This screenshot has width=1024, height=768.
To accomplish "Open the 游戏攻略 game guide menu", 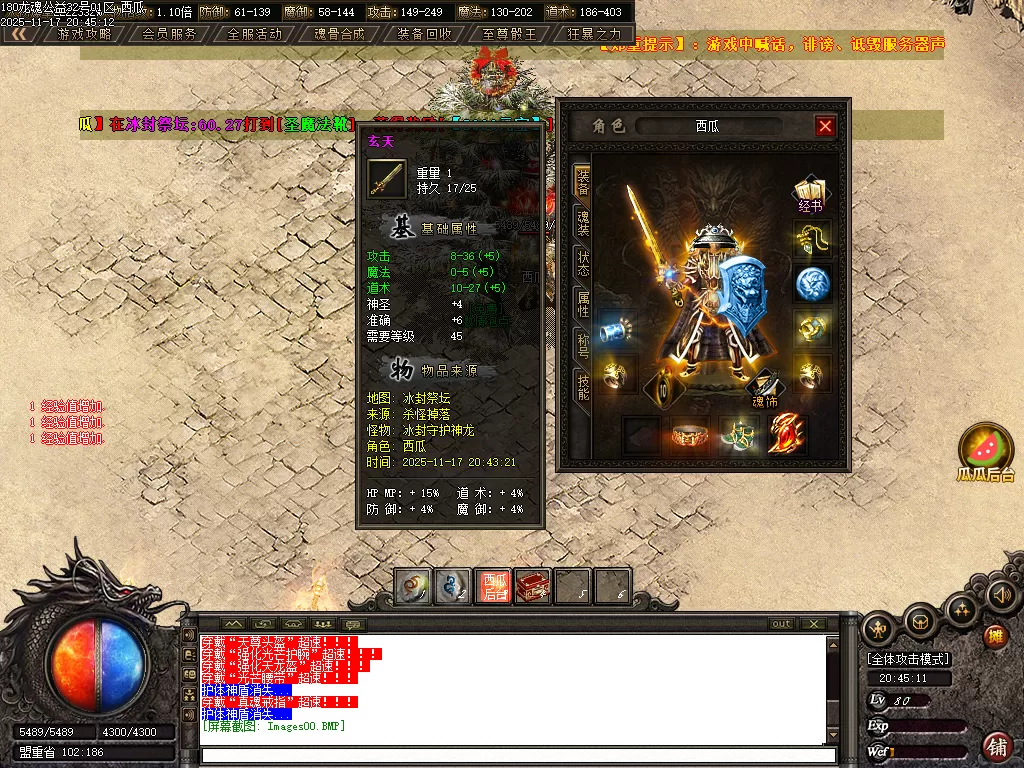I will pyautogui.click(x=84, y=34).
